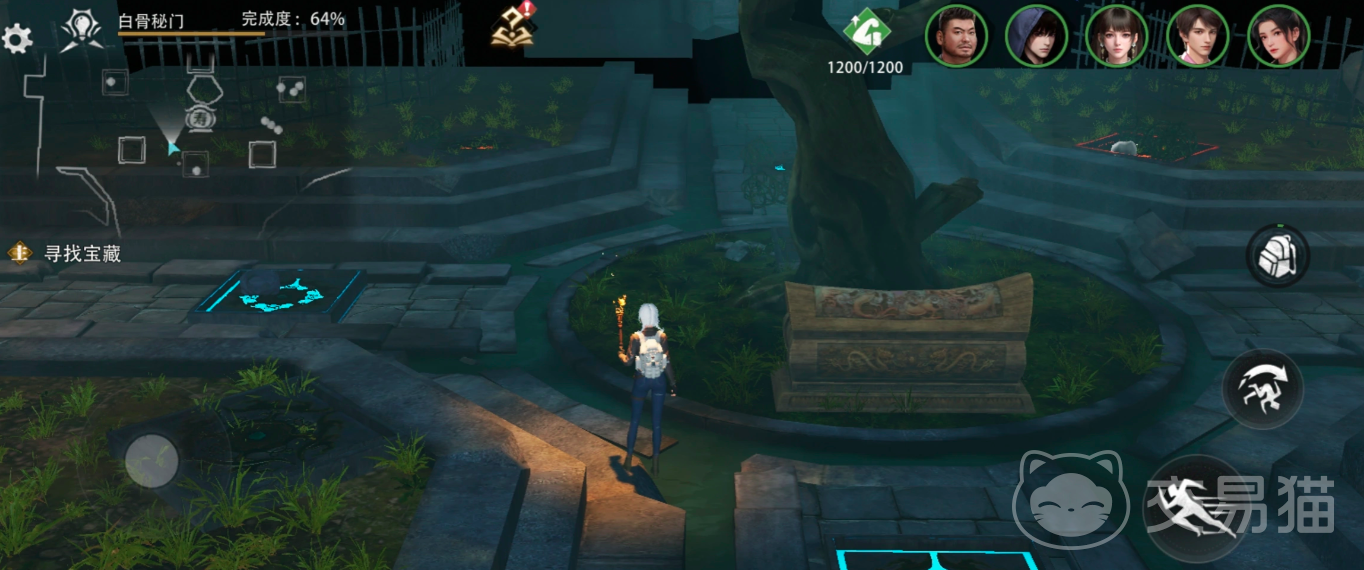Pick the young man in pink portrait
The width and height of the screenshot is (1364, 570).
tap(1197, 36)
